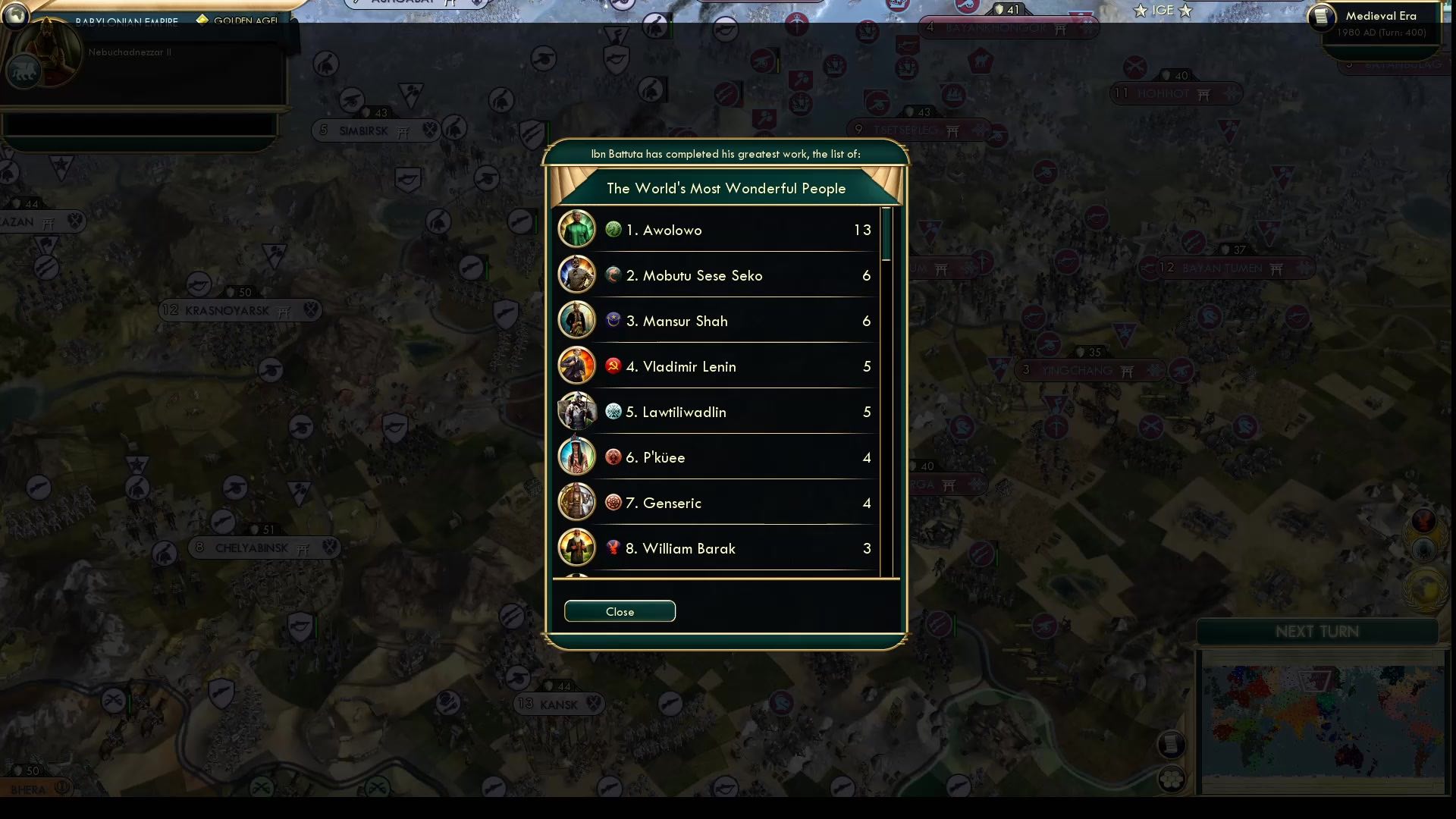Open the Simbirsk city banner
This screenshot has width=1456, height=819.
372,130
